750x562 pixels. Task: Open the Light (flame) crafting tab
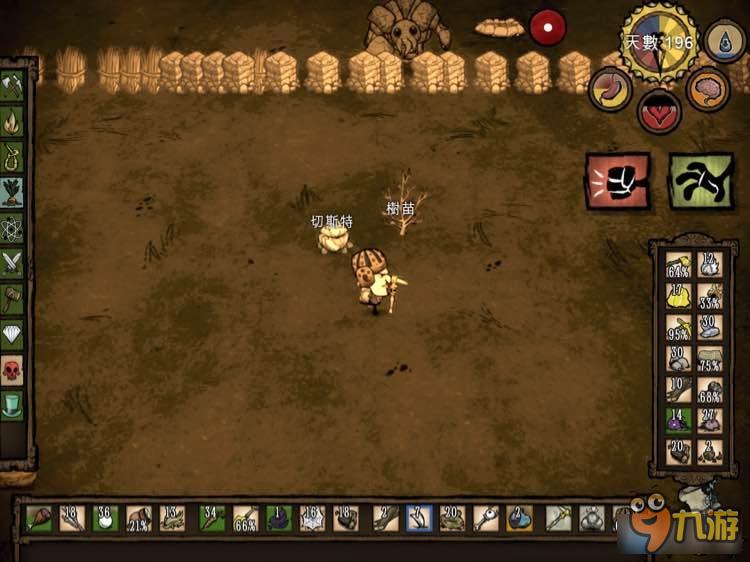pos(13,122)
